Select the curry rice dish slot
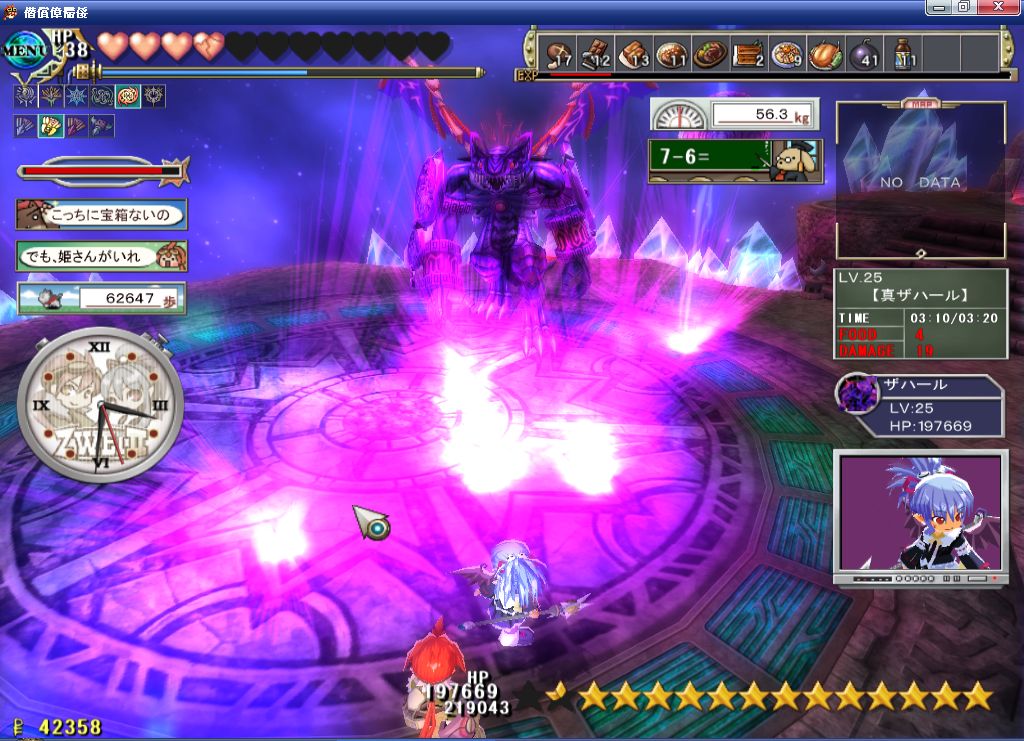The image size is (1024, 741). click(673, 53)
